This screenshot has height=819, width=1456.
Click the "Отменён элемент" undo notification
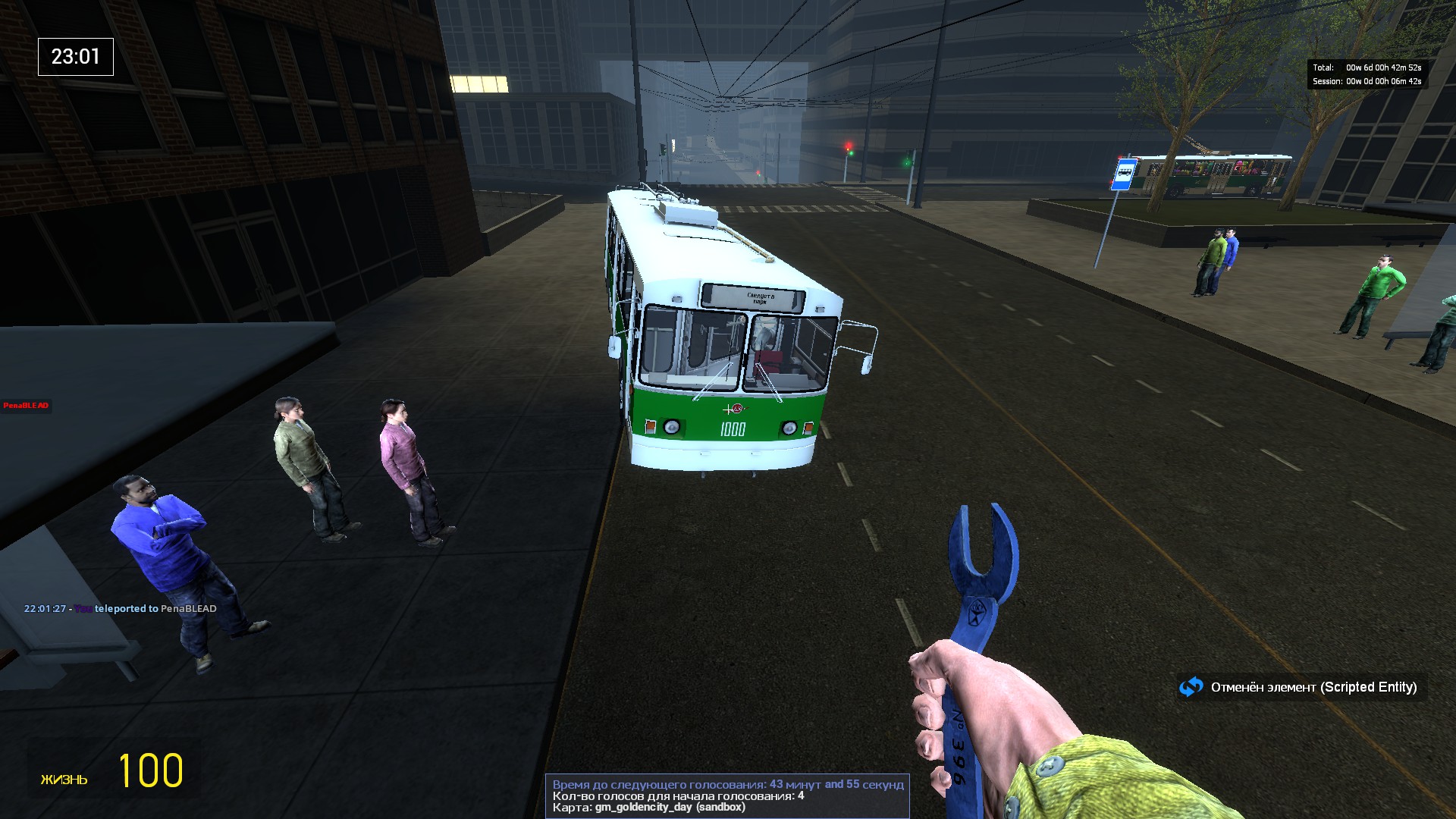(x=1301, y=687)
